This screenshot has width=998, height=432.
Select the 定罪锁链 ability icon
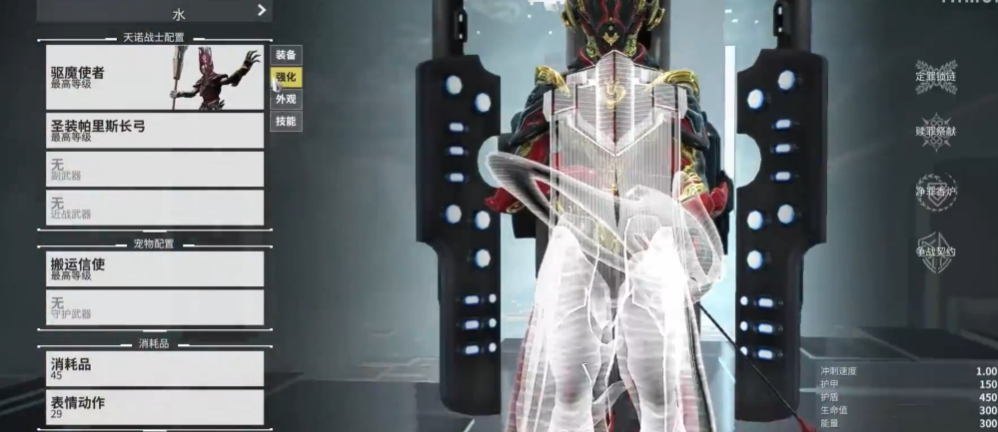coord(936,77)
